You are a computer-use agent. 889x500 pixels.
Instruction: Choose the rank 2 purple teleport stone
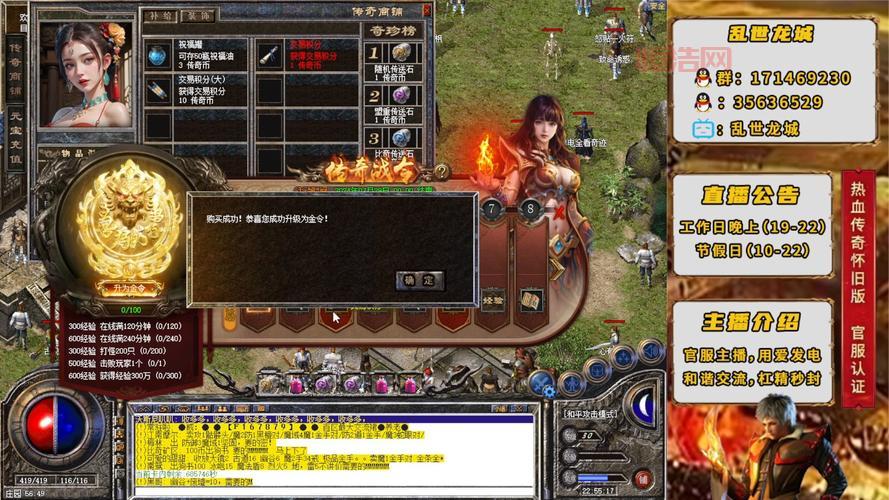tap(400, 96)
